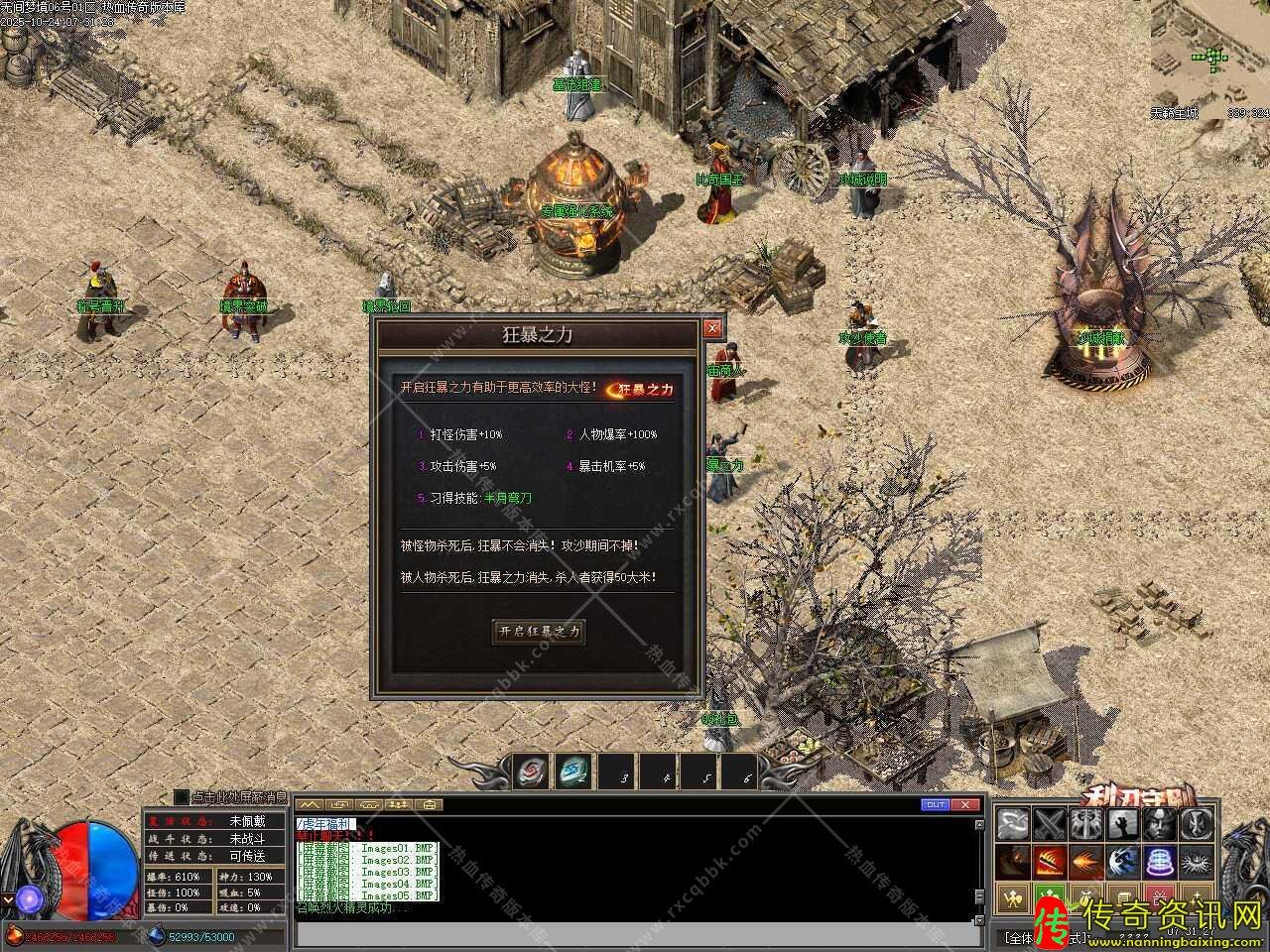
Task: Click the chat text input bar
Action: point(635,934)
